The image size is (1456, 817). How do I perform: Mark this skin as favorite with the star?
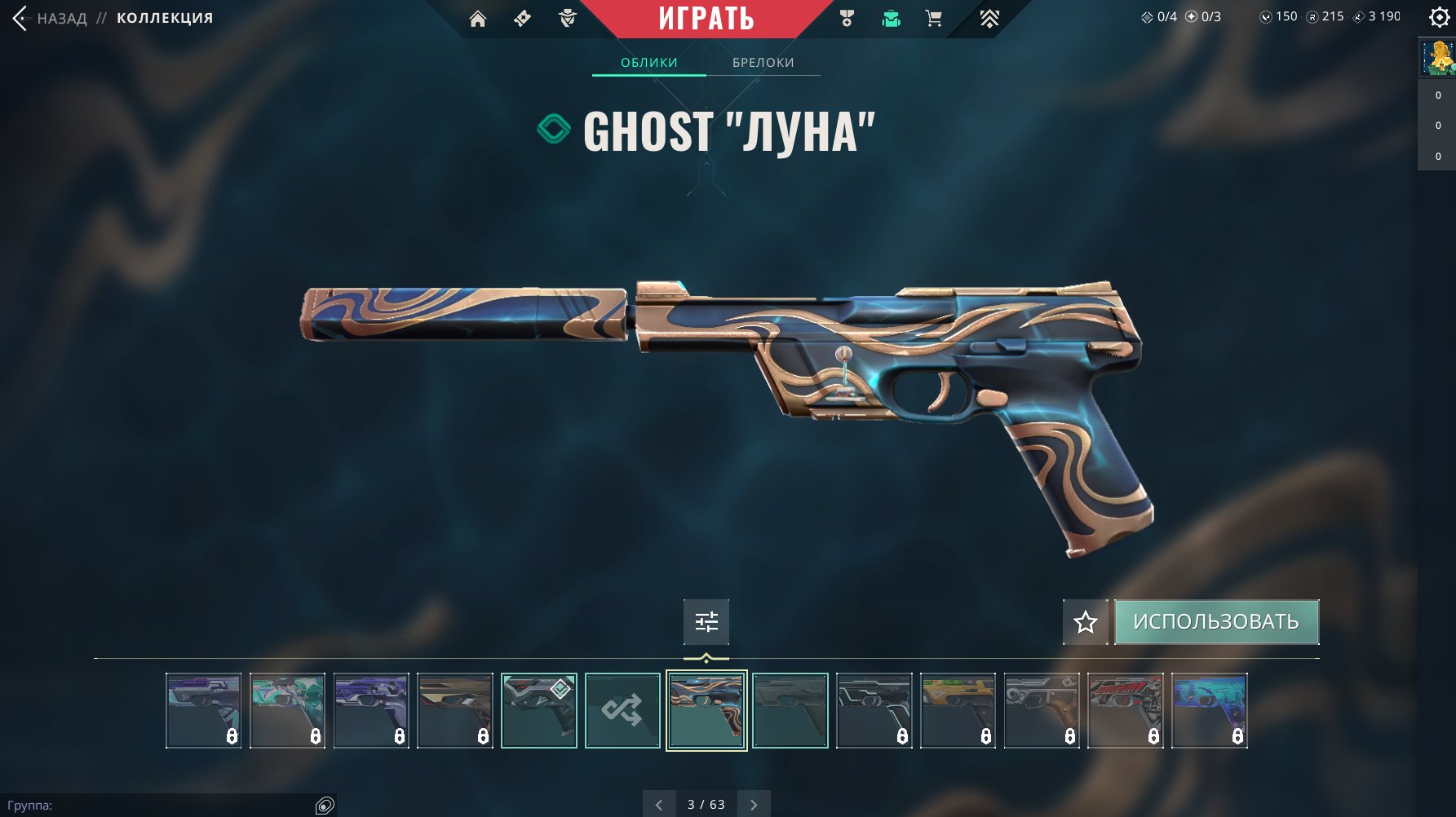click(x=1085, y=623)
